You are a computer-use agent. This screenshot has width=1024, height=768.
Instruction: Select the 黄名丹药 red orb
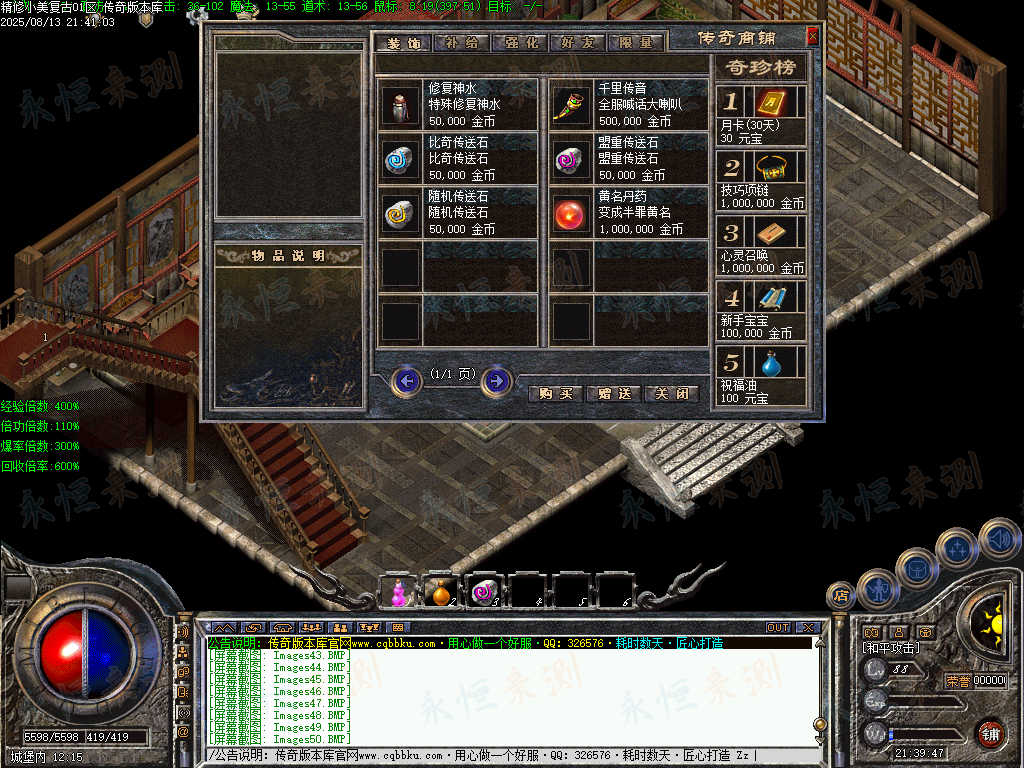[x=571, y=213]
